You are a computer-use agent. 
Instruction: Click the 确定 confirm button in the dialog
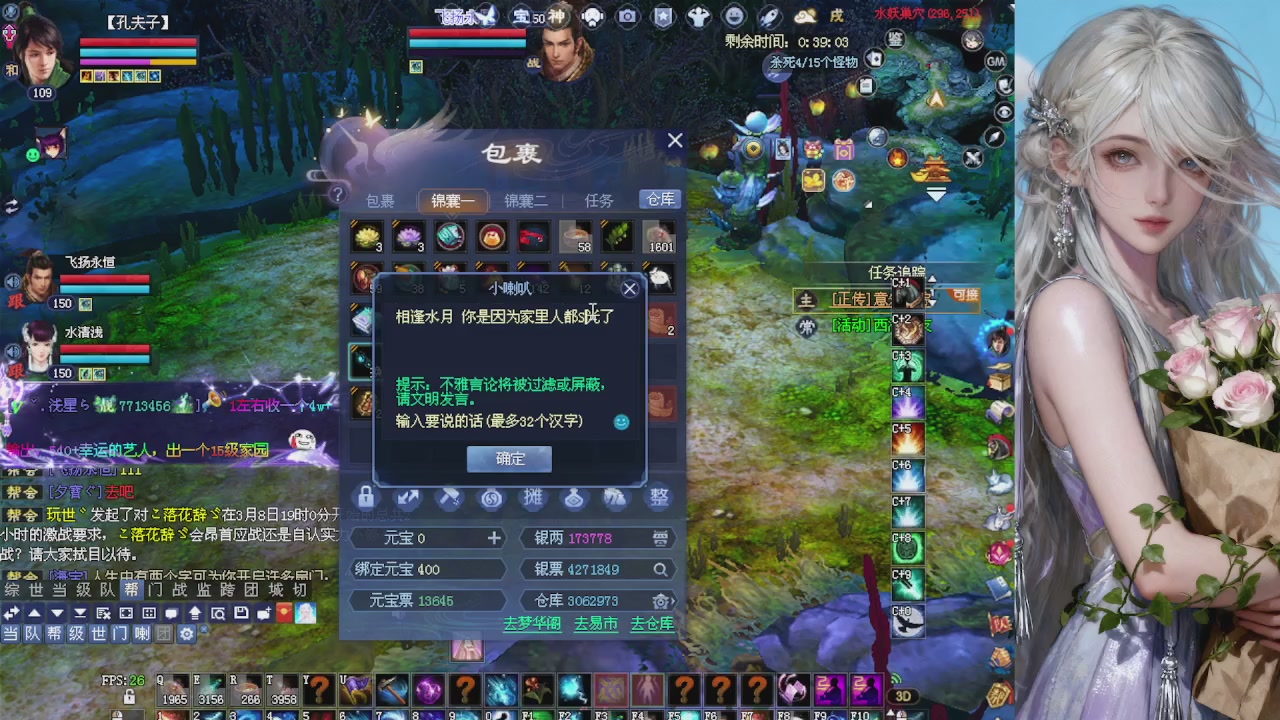508,458
